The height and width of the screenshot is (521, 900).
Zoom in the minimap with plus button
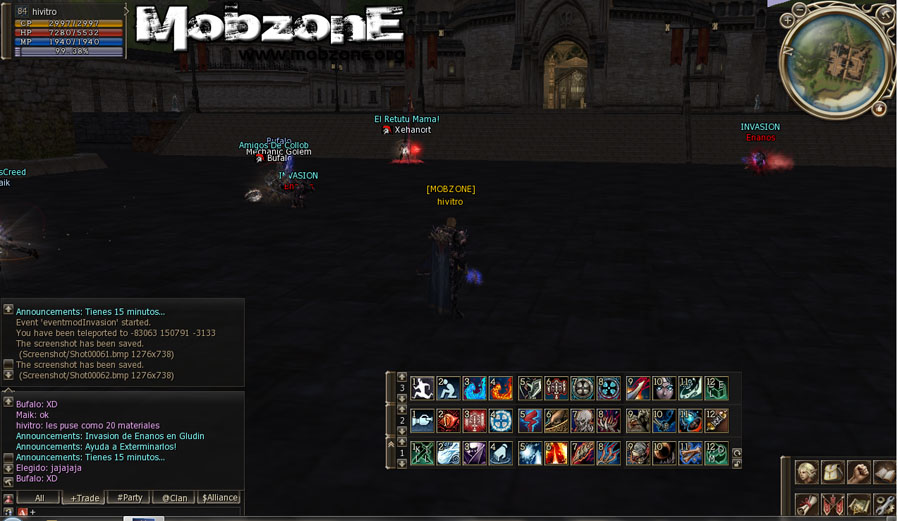[788, 21]
